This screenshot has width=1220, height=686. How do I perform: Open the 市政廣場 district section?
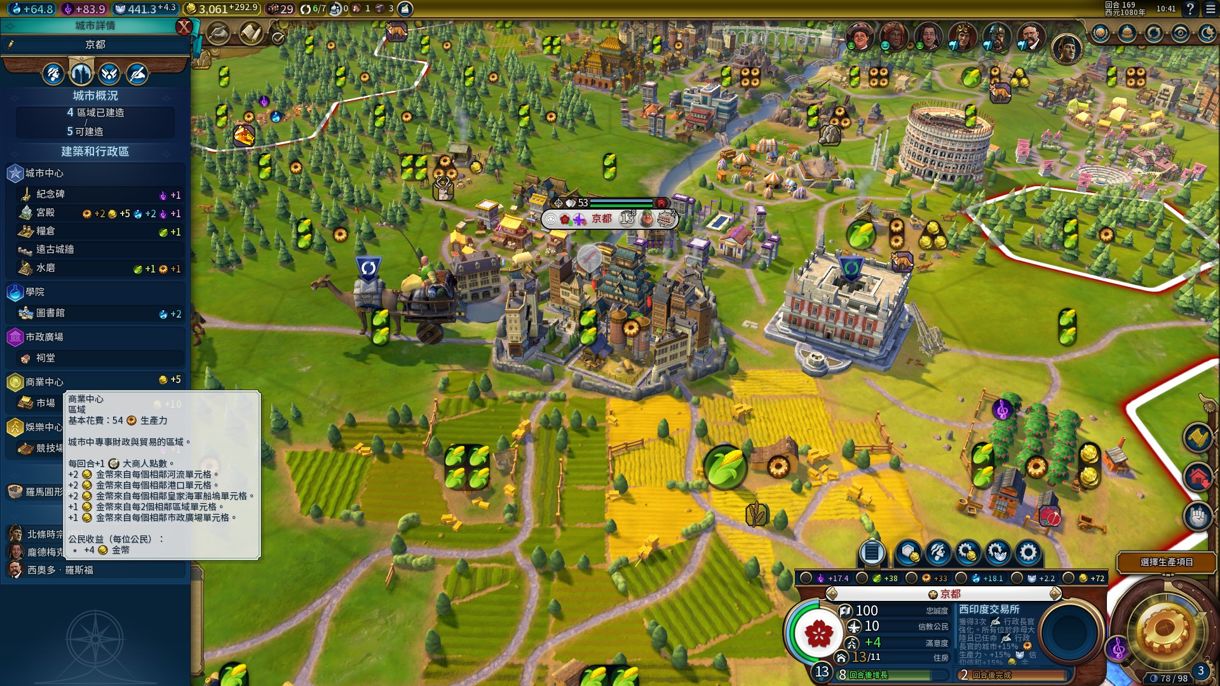coord(44,337)
